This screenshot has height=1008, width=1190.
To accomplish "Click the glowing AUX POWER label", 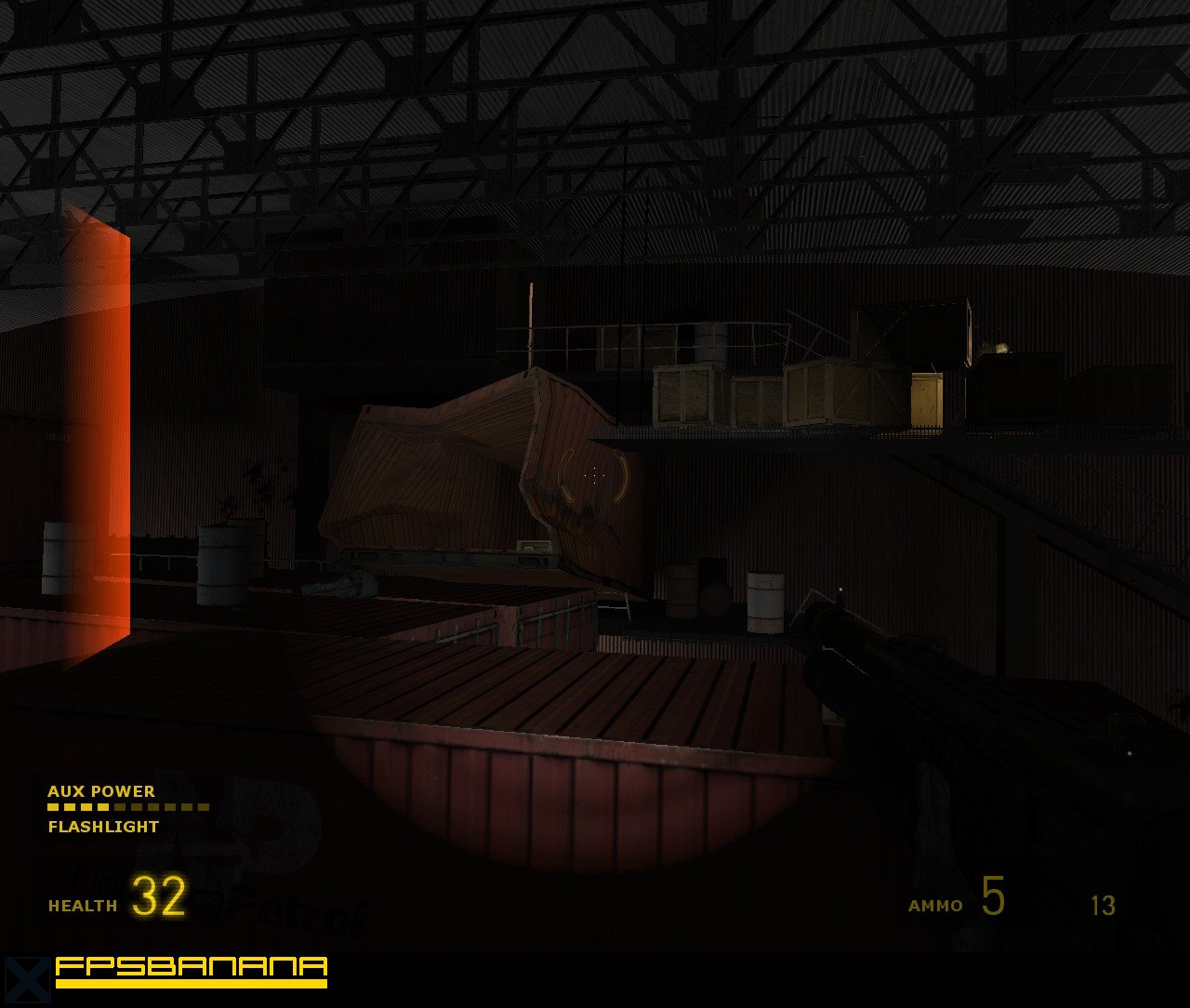I will pos(102,792).
